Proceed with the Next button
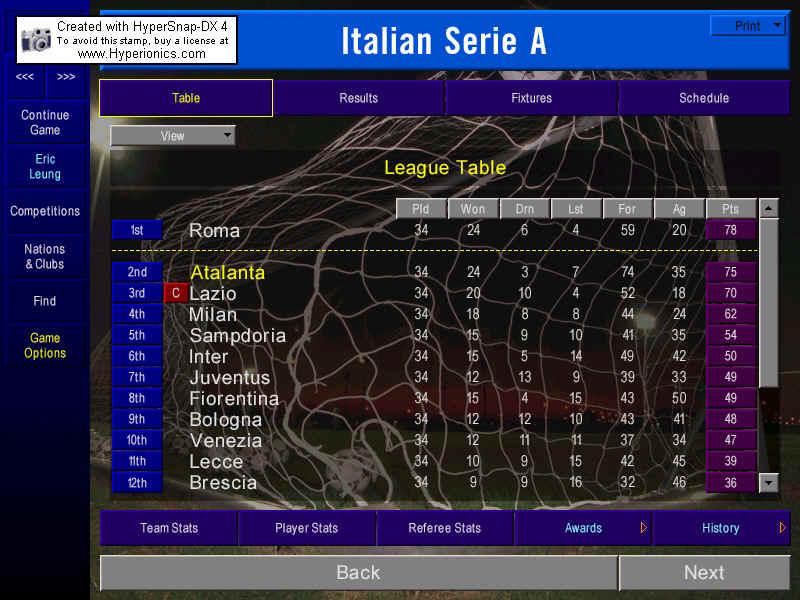This screenshot has height=600, width=800. [x=704, y=573]
